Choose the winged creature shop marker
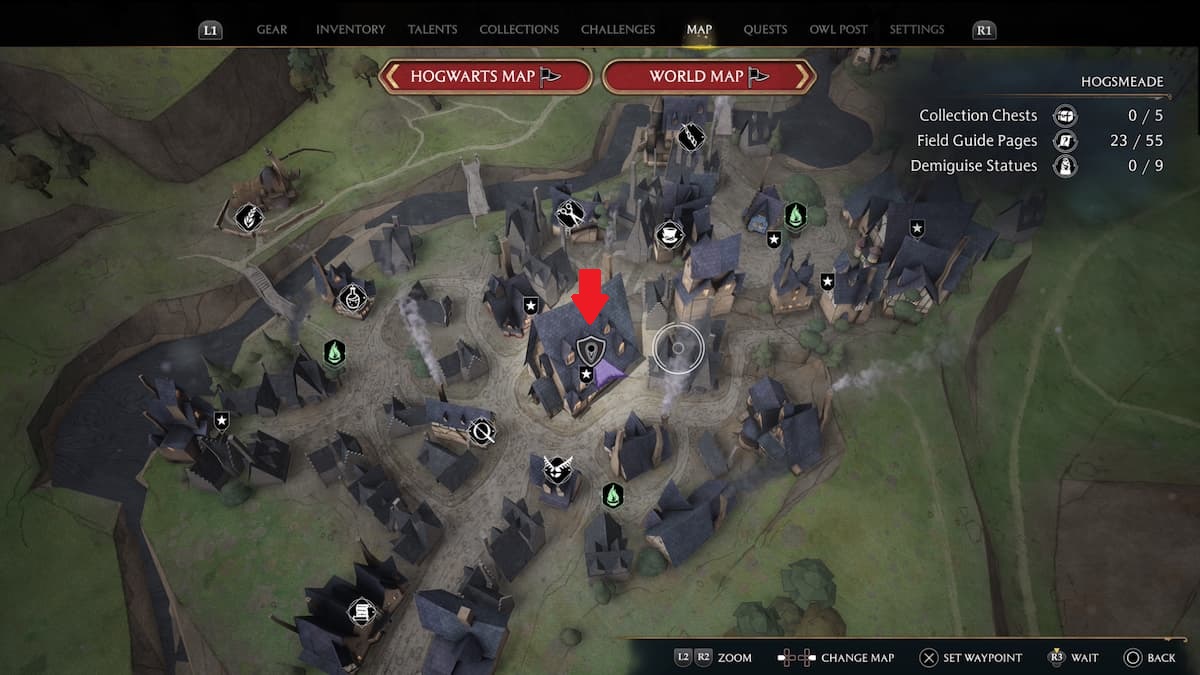Viewport: 1200px width, 675px height. click(557, 468)
